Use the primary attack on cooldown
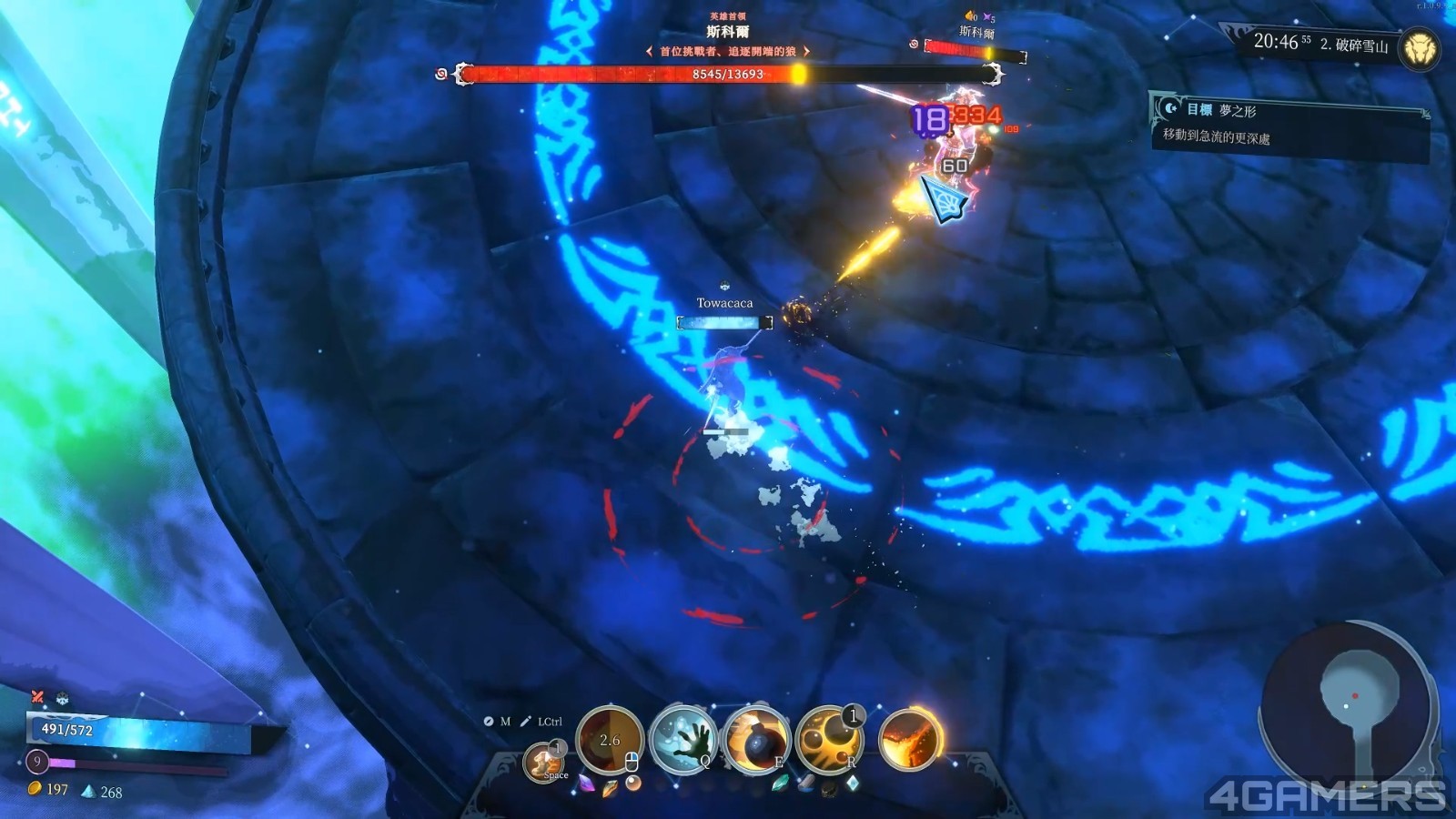The image size is (1456, 819). (610, 739)
